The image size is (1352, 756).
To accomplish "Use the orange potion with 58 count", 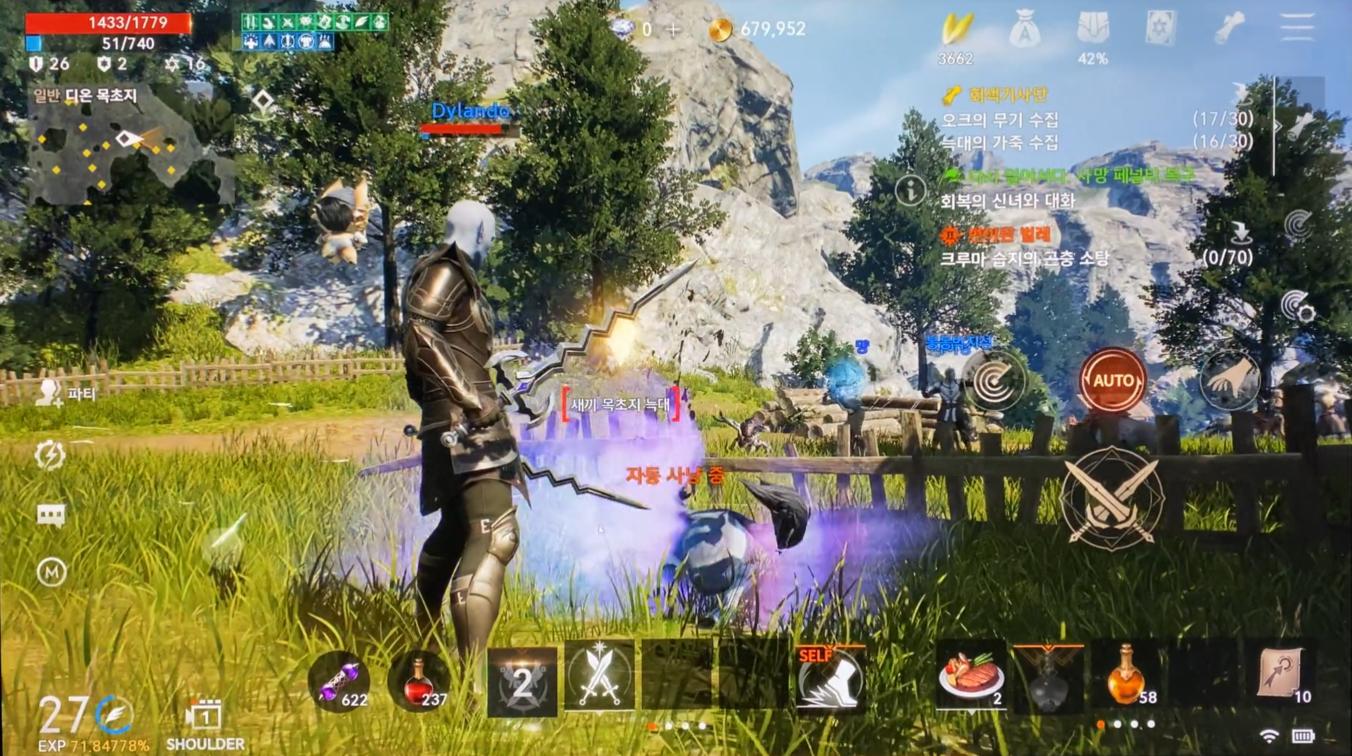I will pyautogui.click(x=1127, y=677).
